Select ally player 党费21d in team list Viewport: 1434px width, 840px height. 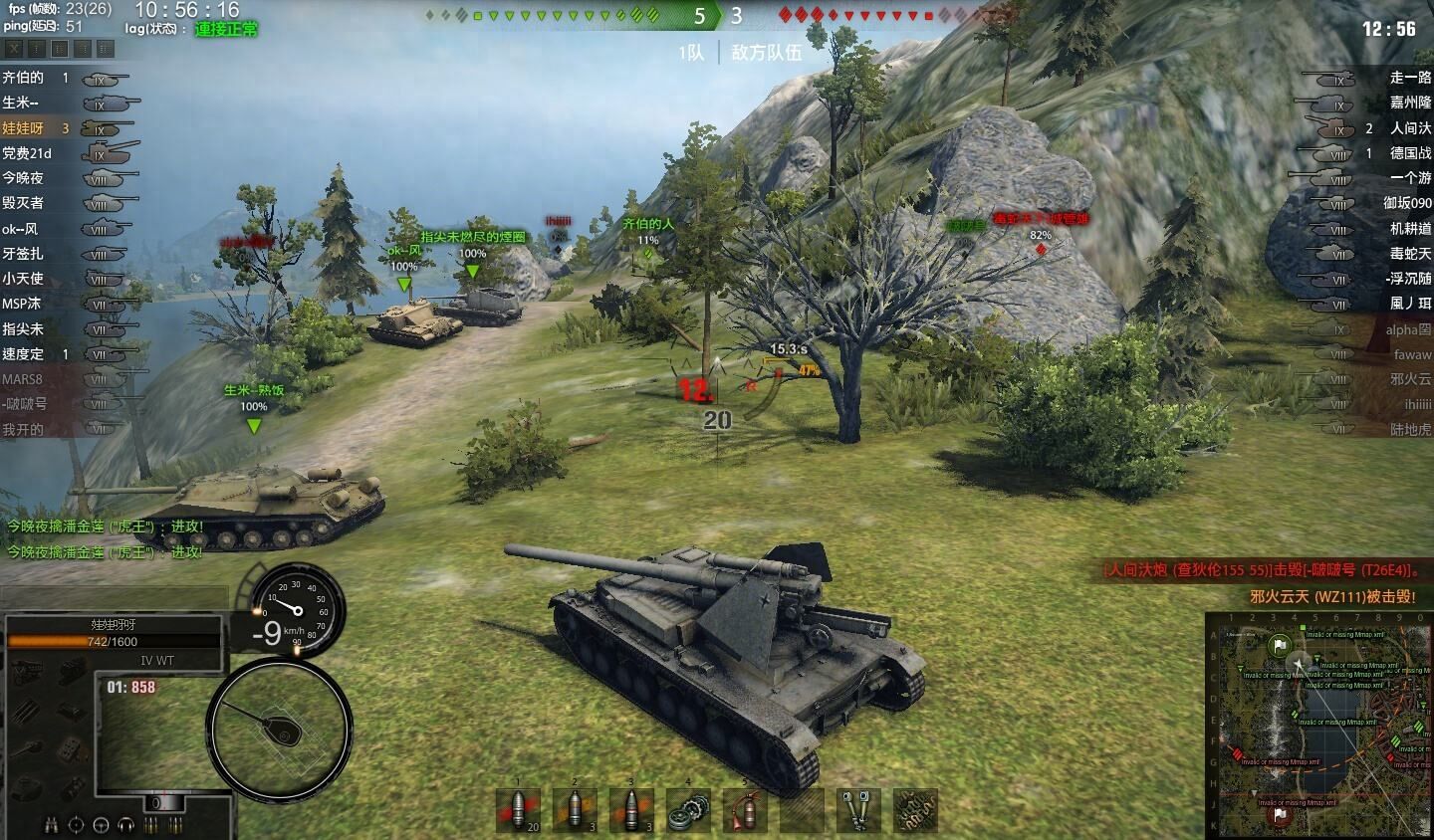[27, 153]
